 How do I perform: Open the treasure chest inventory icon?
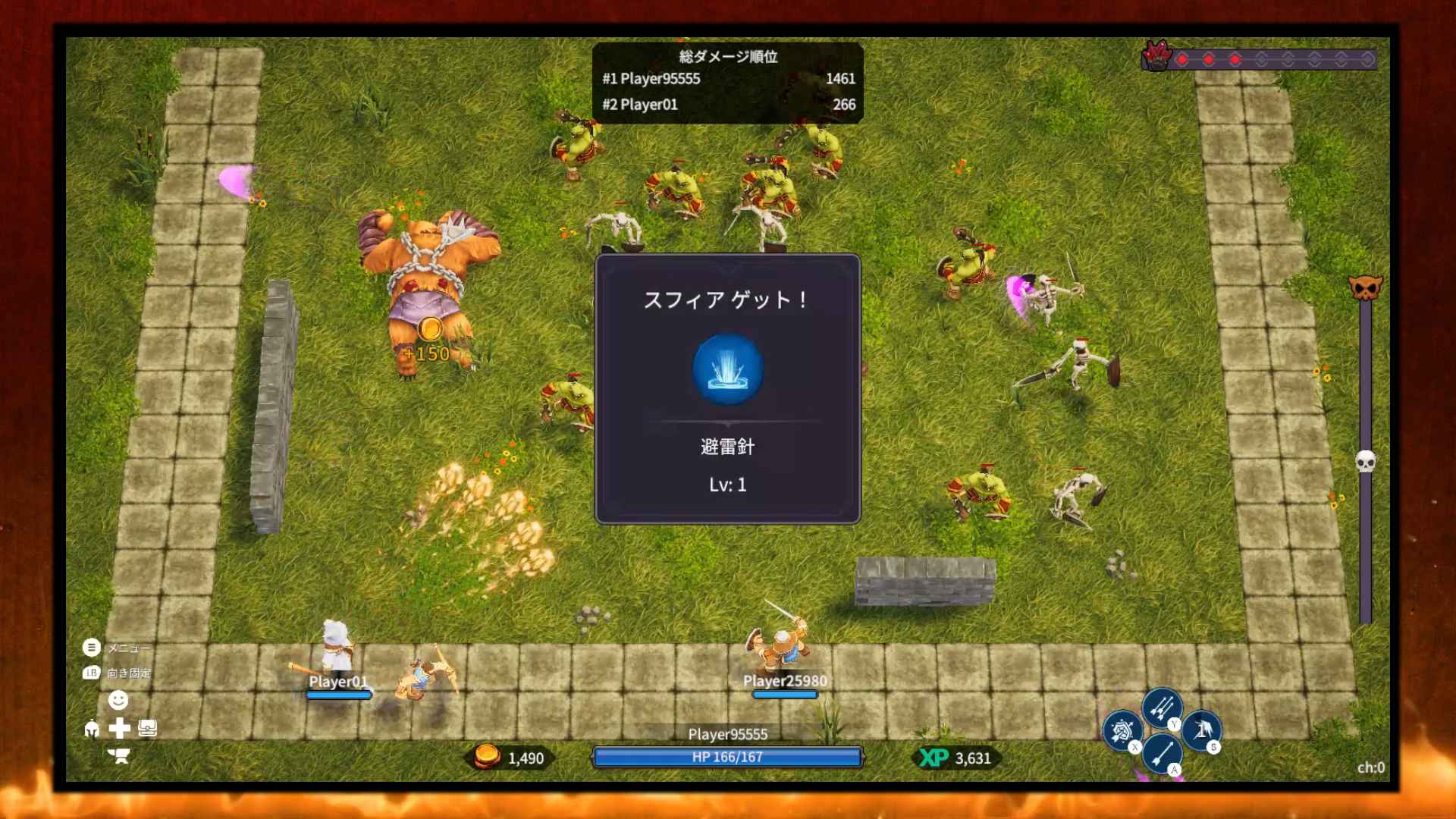(148, 729)
